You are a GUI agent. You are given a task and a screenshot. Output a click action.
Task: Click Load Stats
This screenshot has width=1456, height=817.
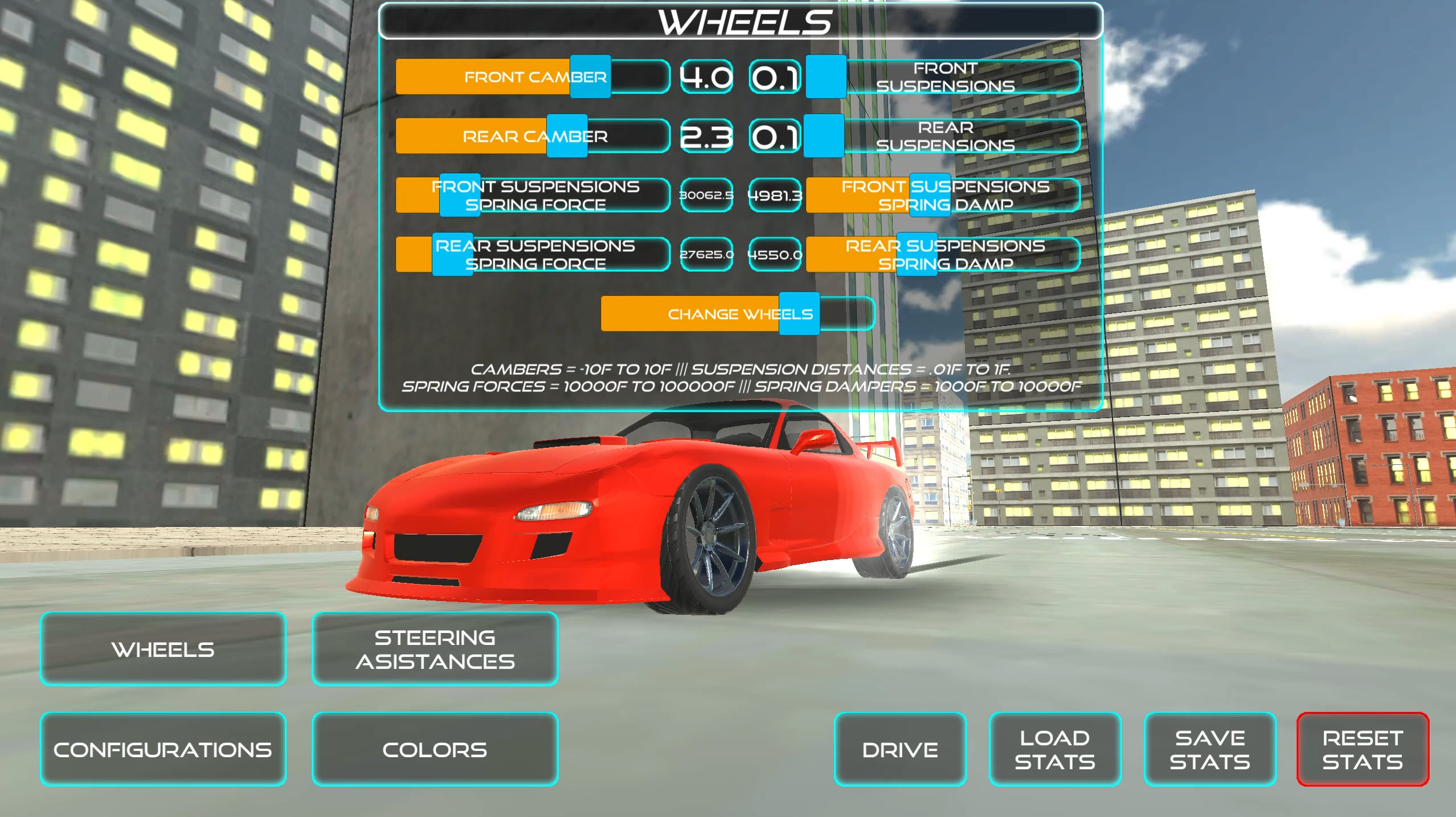tap(1054, 749)
